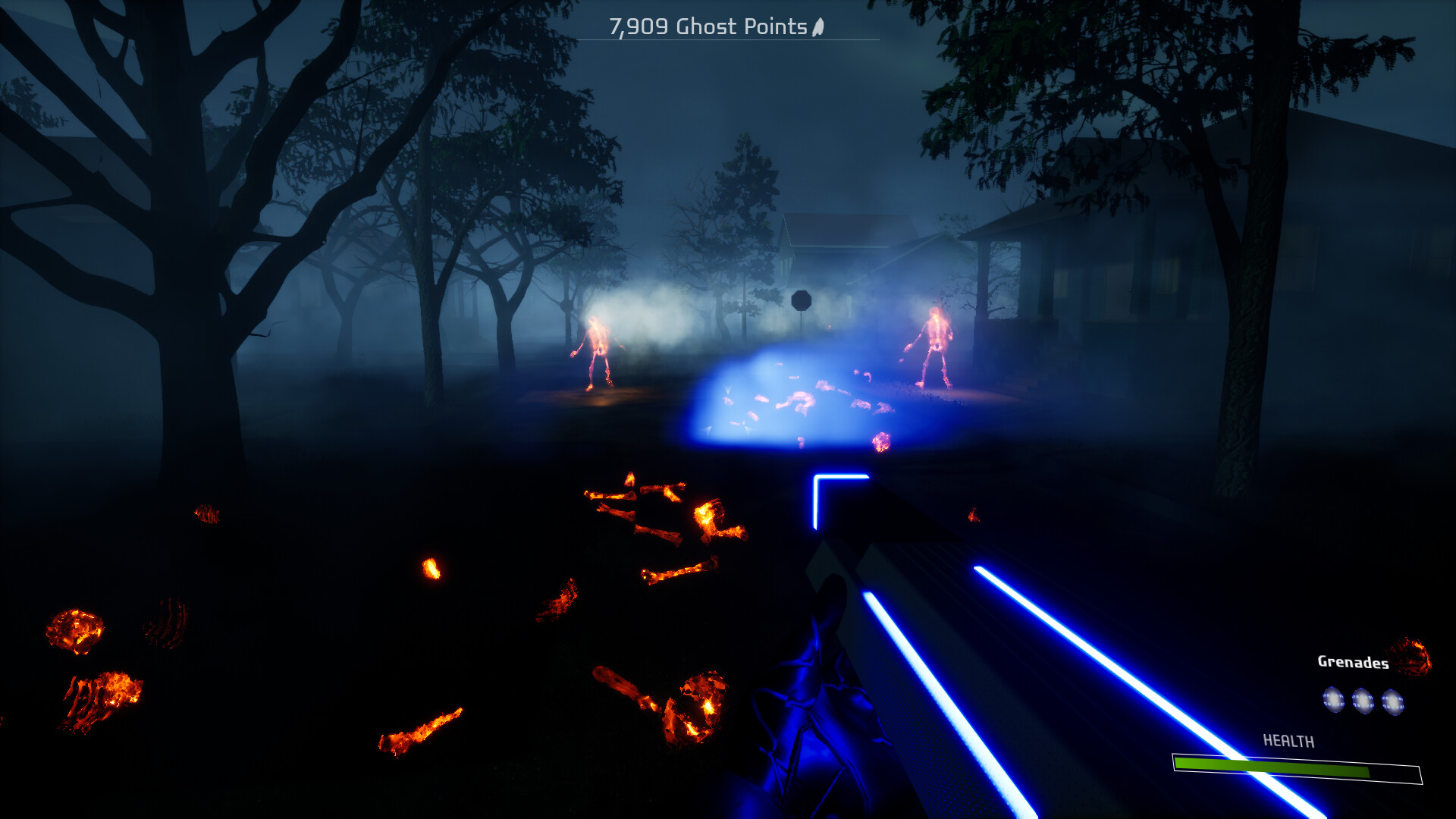Click the feather icon beside Ghost Points
This screenshot has height=819, width=1456.
[x=817, y=27]
